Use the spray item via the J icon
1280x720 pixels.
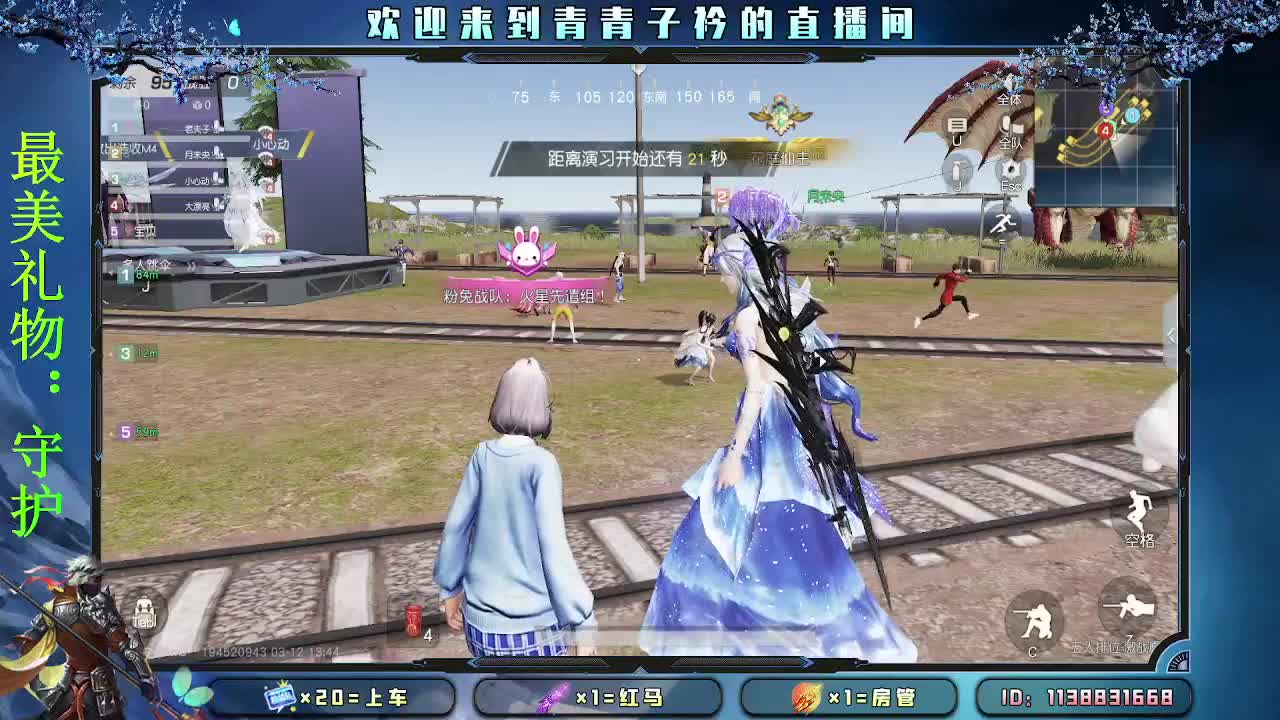coord(958,172)
